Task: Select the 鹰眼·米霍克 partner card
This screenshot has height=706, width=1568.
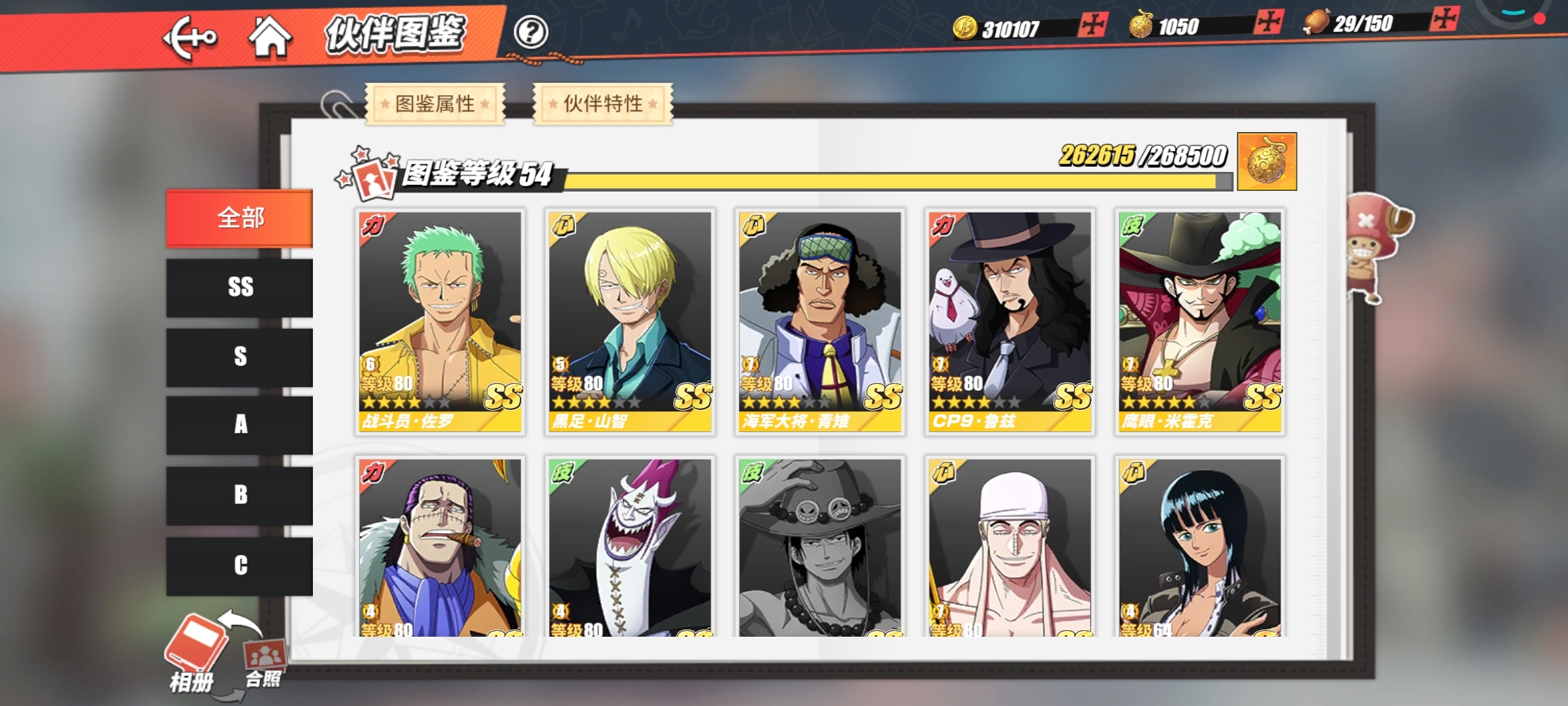Action: [x=1200, y=322]
